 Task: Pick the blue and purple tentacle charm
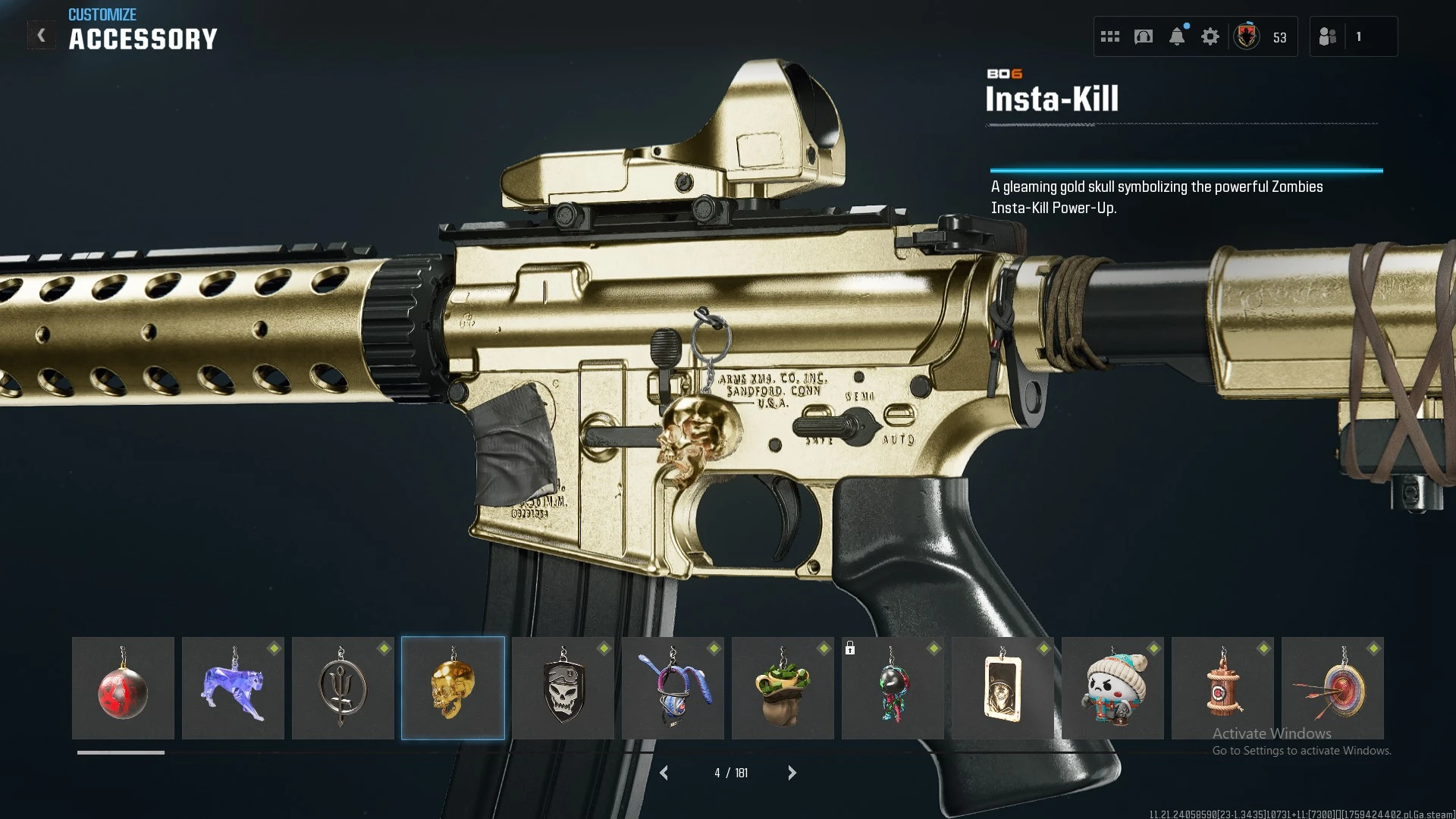[673, 689]
